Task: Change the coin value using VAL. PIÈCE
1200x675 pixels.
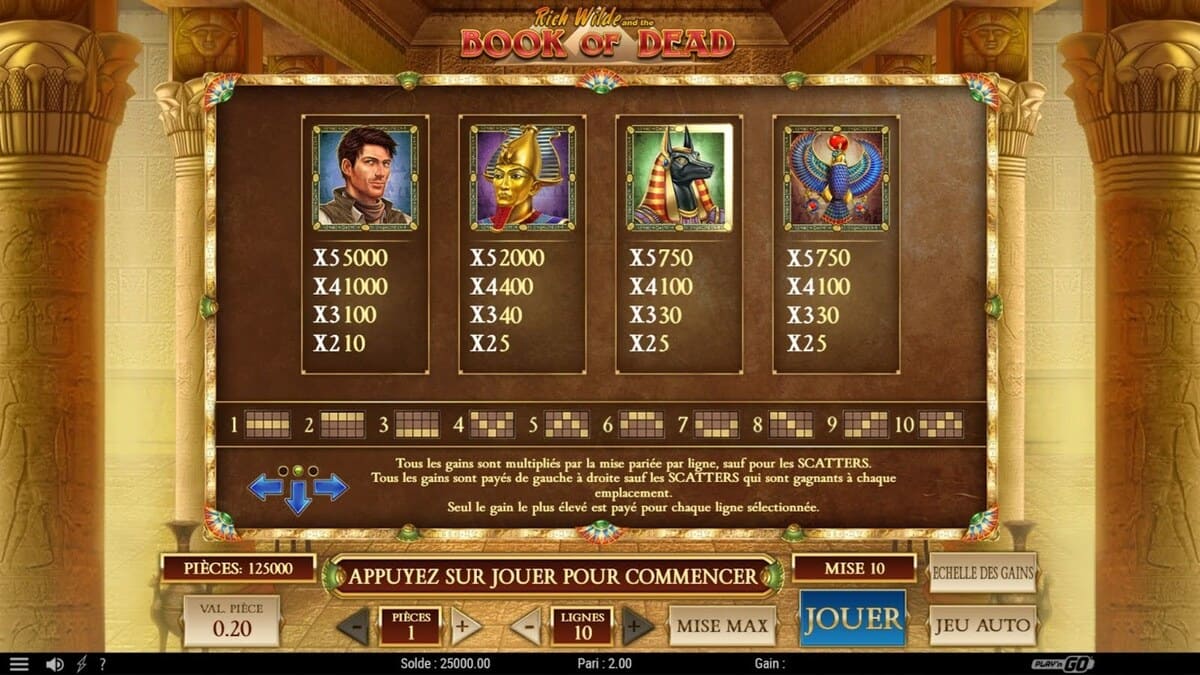Action: (231, 621)
